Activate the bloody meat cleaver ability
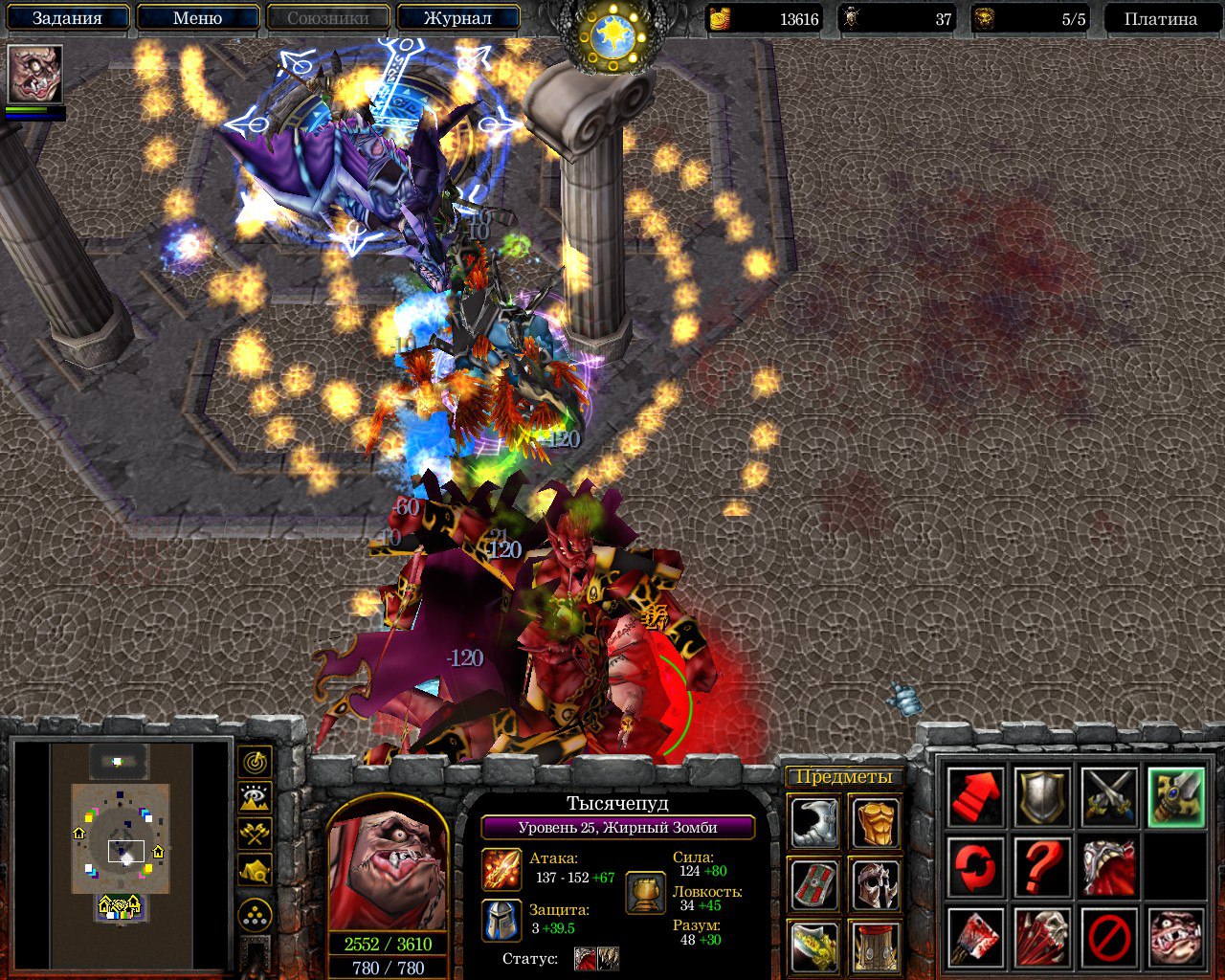Screen dimensions: 1225x980 point(975,938)
